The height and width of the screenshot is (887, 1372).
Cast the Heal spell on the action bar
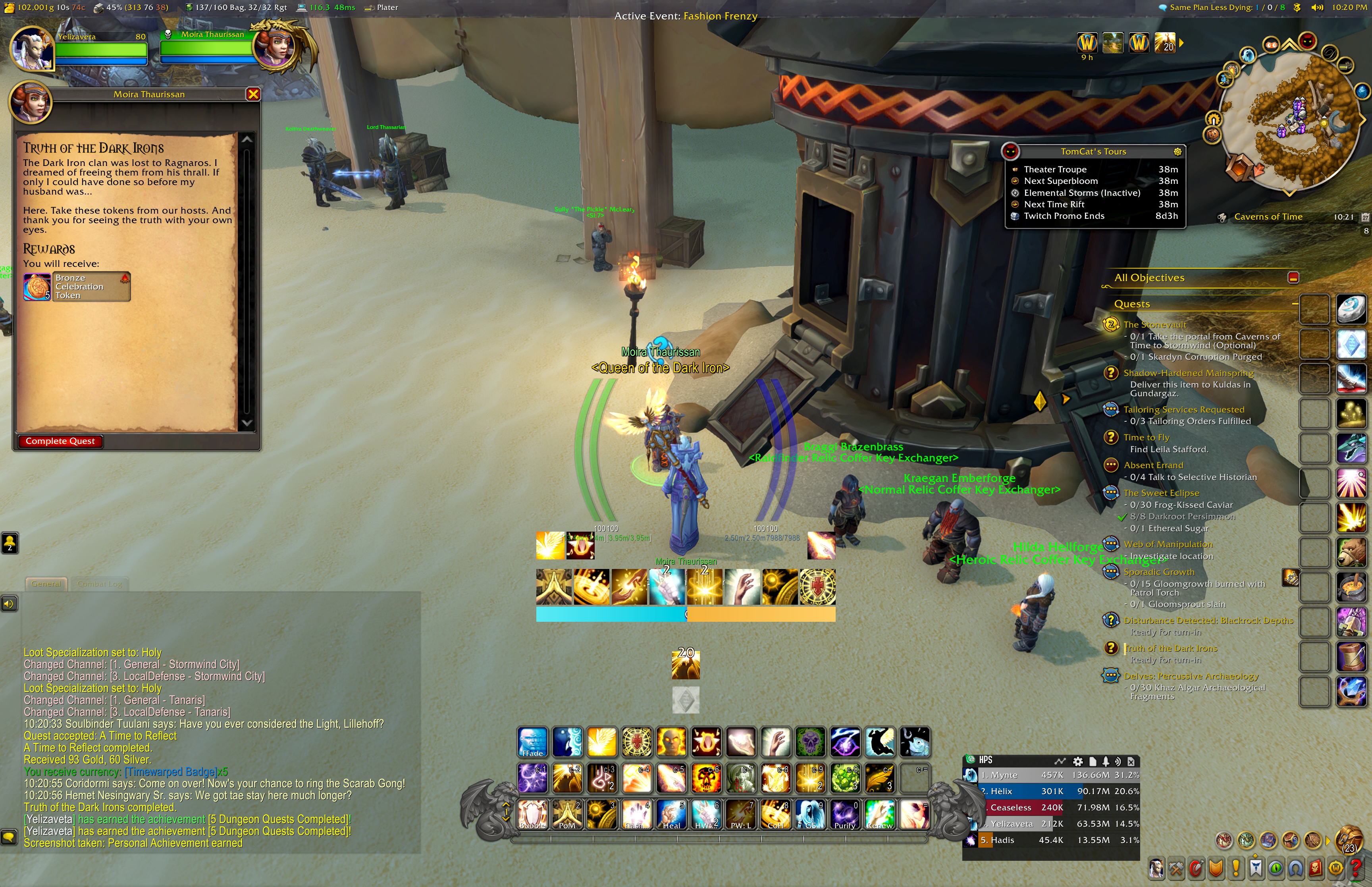pos(671,814)
